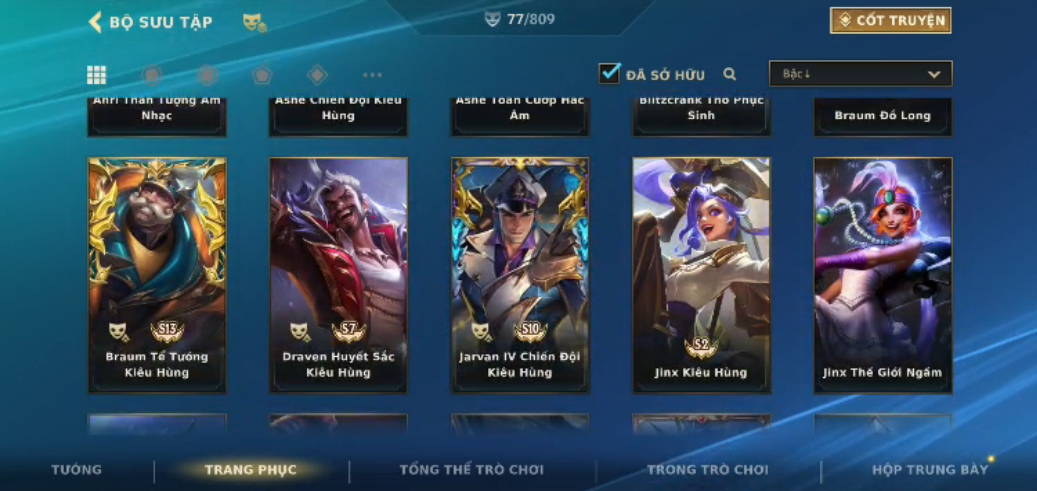Click the magnifying glass search icon
The width and height of the screenshot is (1037, 491).
[730, 74]
